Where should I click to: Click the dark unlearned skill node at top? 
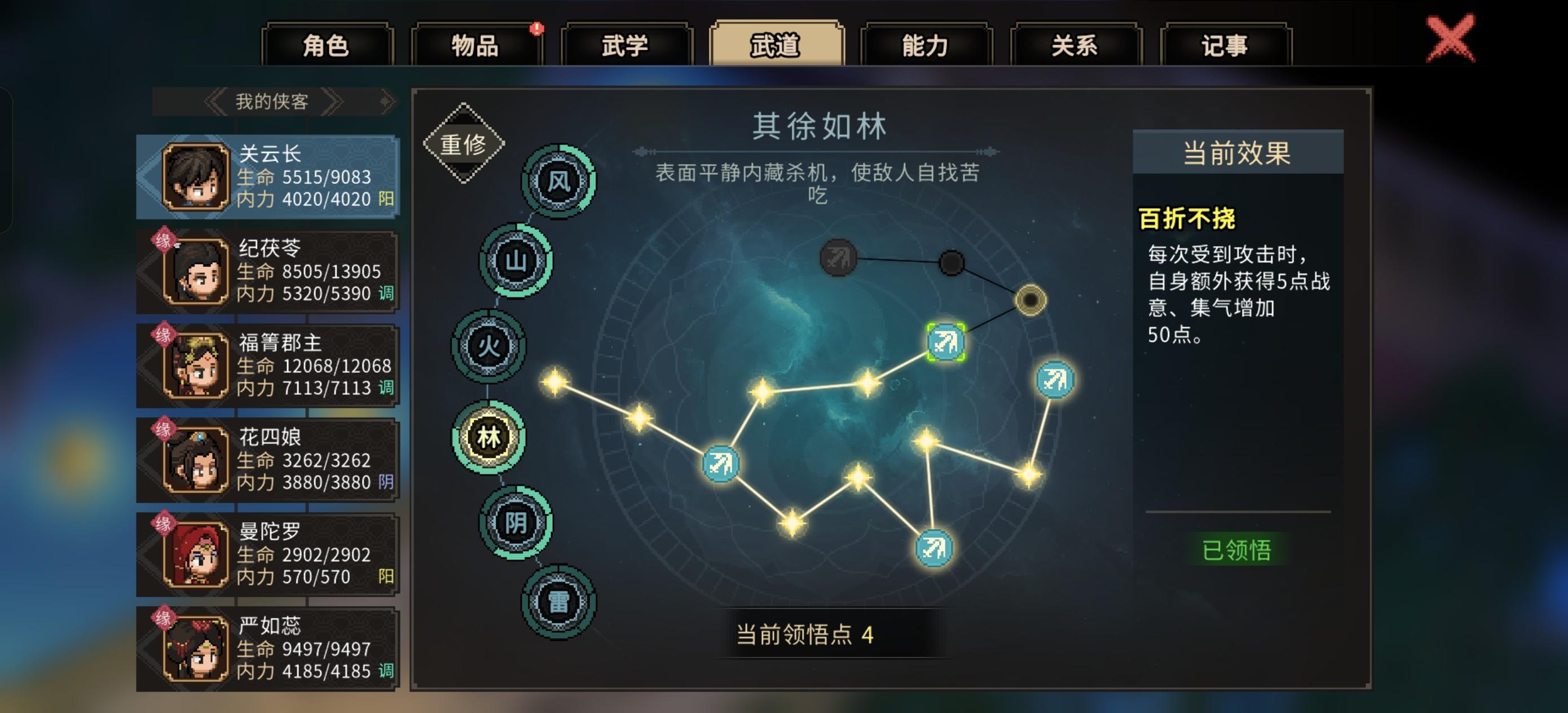coord(838,256)
